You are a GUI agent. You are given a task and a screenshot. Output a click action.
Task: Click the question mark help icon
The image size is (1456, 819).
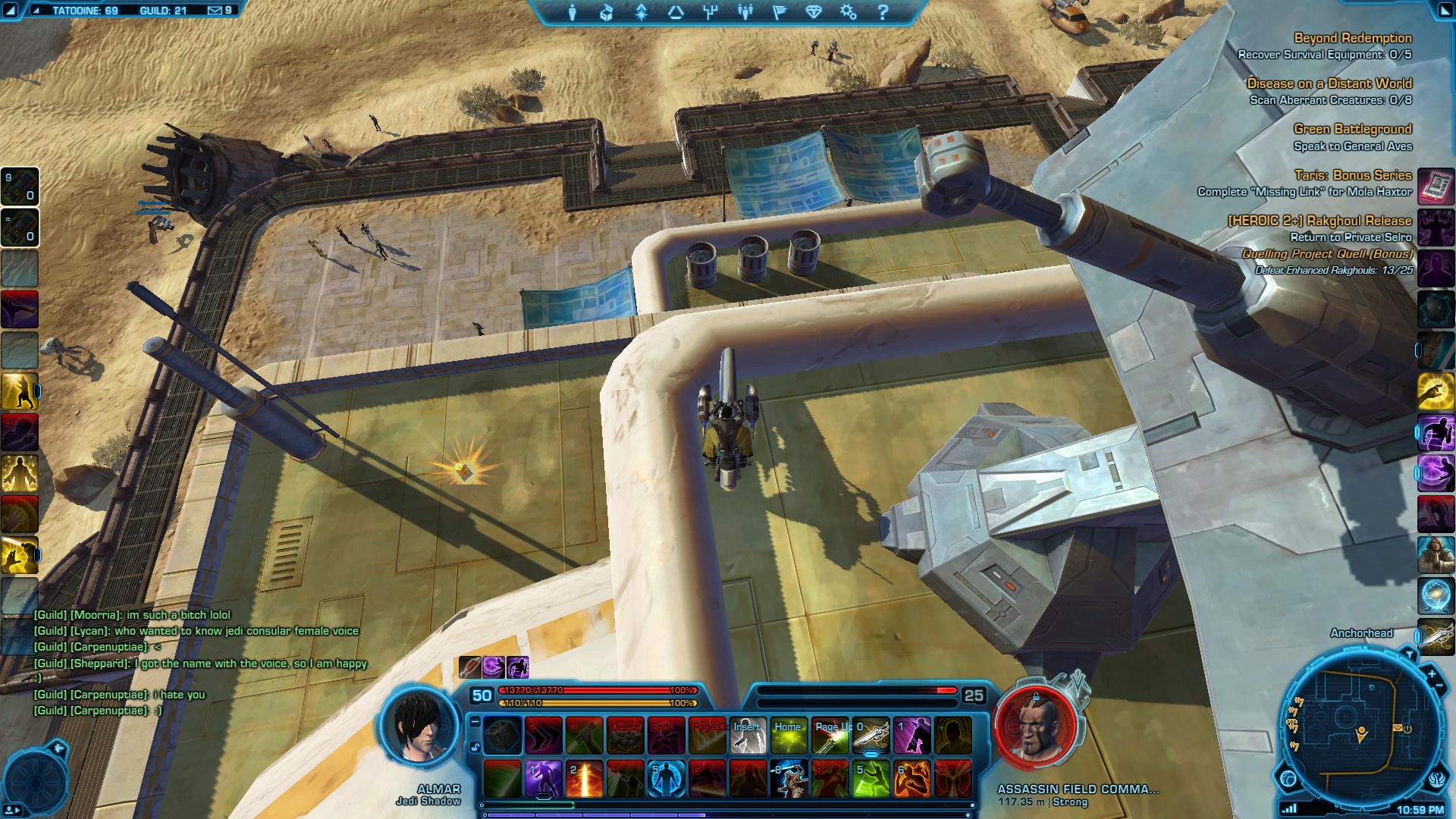click(883, 12)
